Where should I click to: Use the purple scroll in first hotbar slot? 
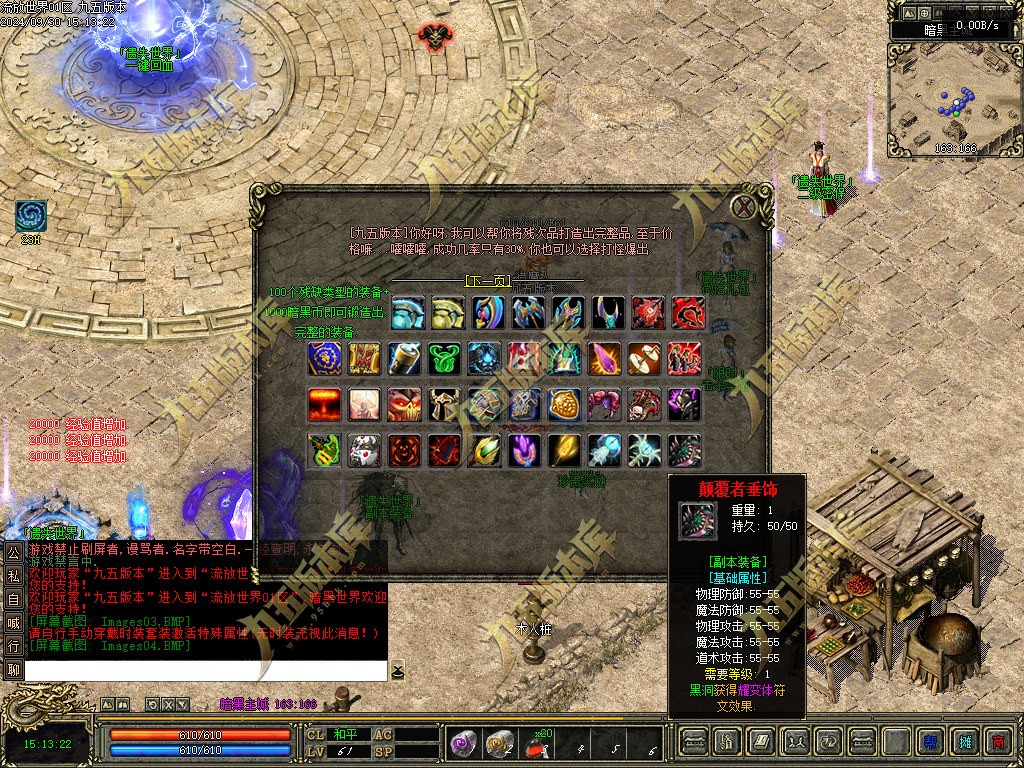(x=464, y=742)
